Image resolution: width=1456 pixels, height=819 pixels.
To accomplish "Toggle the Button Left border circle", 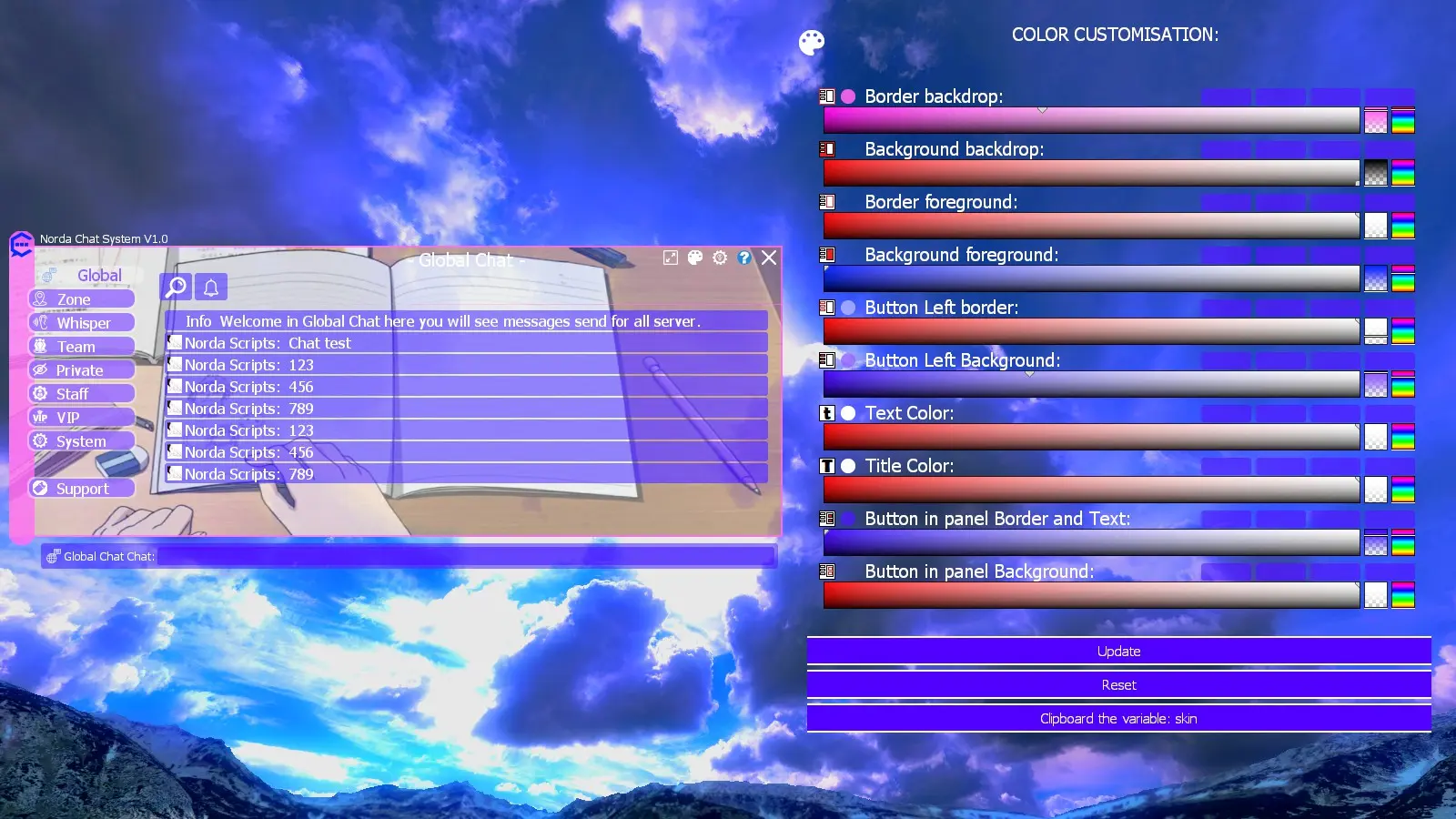I will coord(849,308).
